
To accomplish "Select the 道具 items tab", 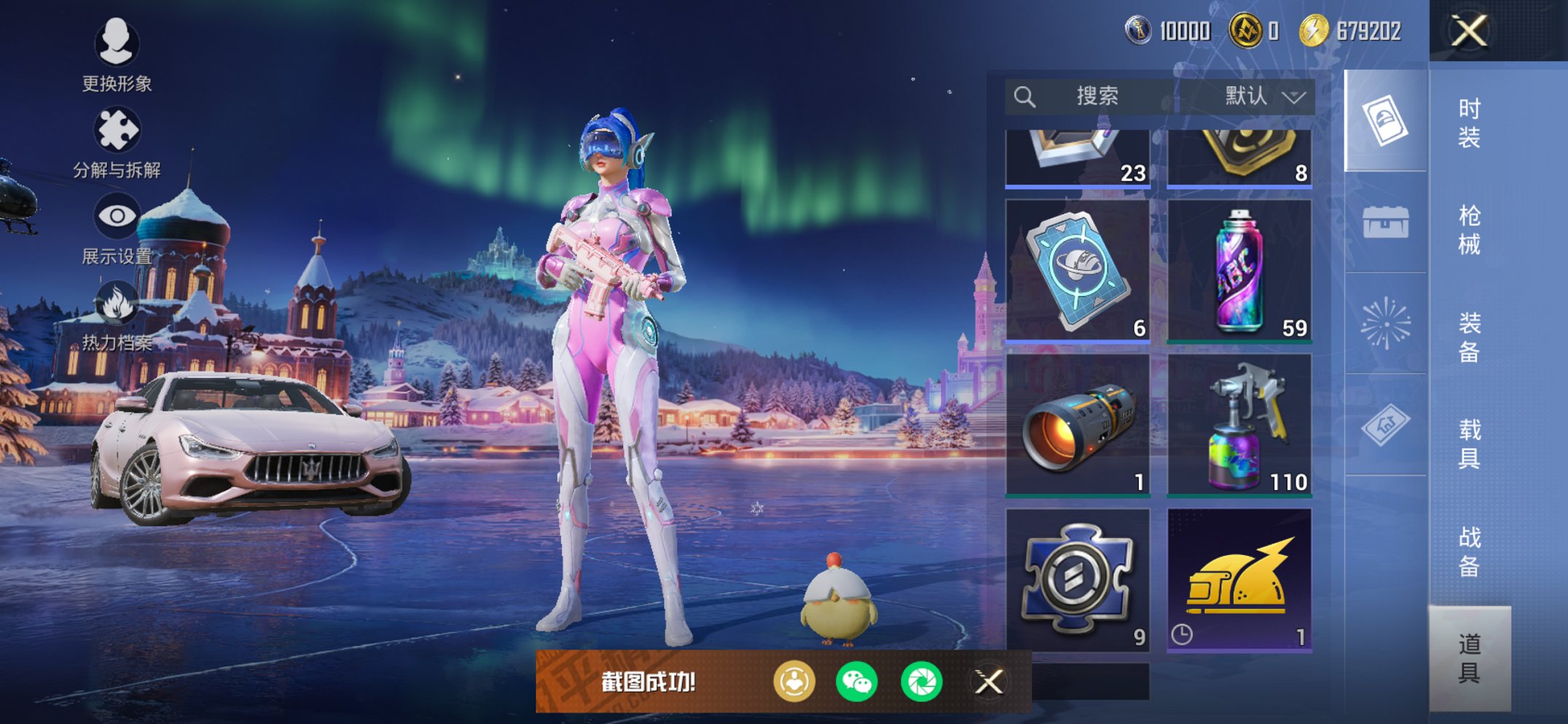I will click(x=1469, y=658).
